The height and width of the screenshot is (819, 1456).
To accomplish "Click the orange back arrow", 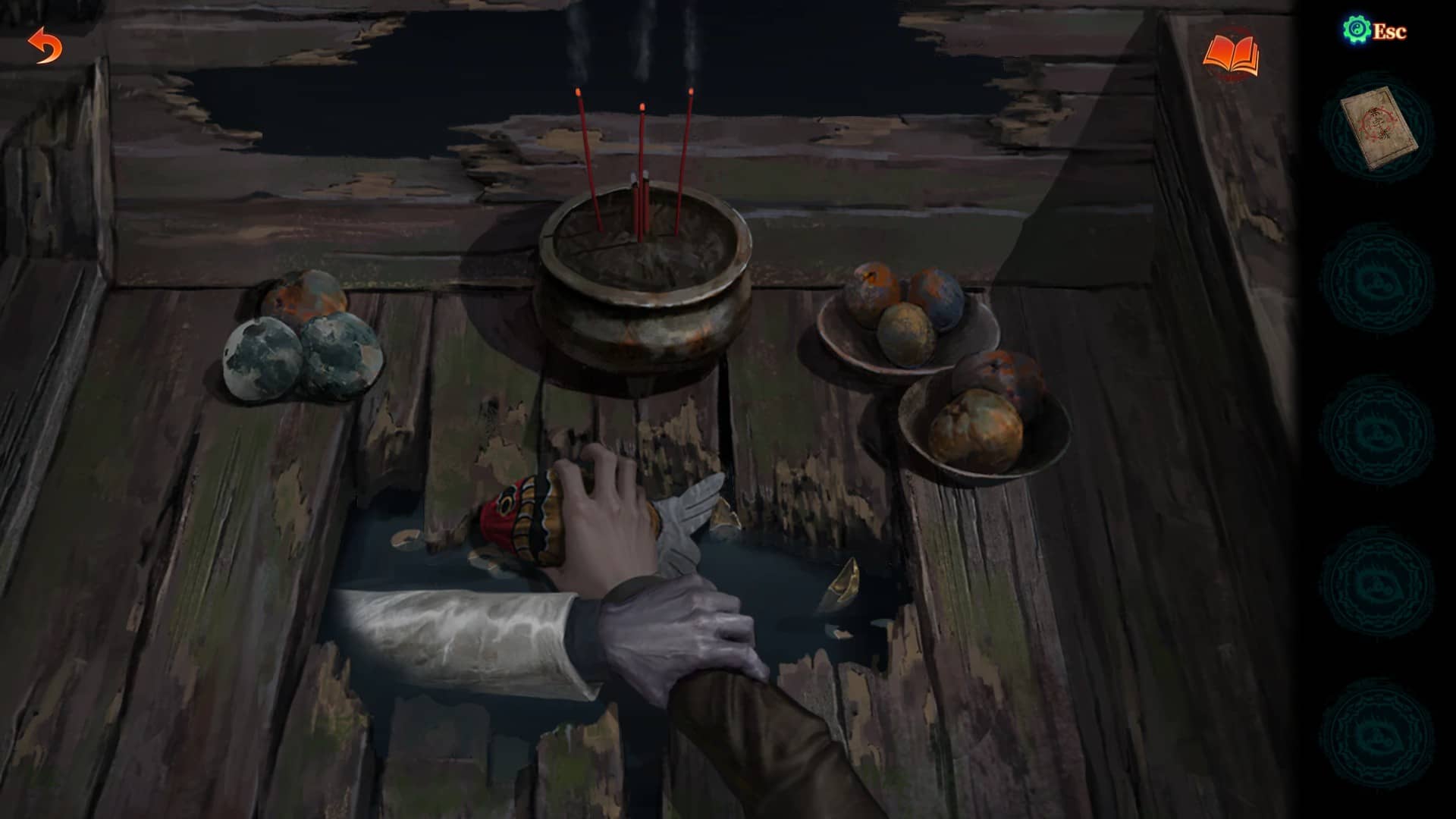I will coord(45,46).
